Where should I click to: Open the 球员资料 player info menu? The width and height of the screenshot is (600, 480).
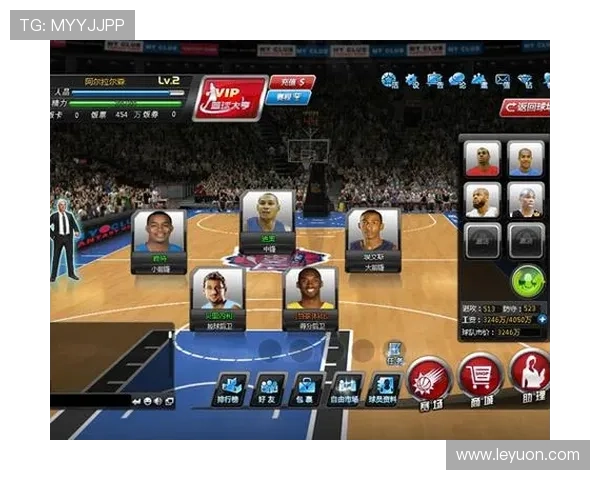tap(385, 389)
